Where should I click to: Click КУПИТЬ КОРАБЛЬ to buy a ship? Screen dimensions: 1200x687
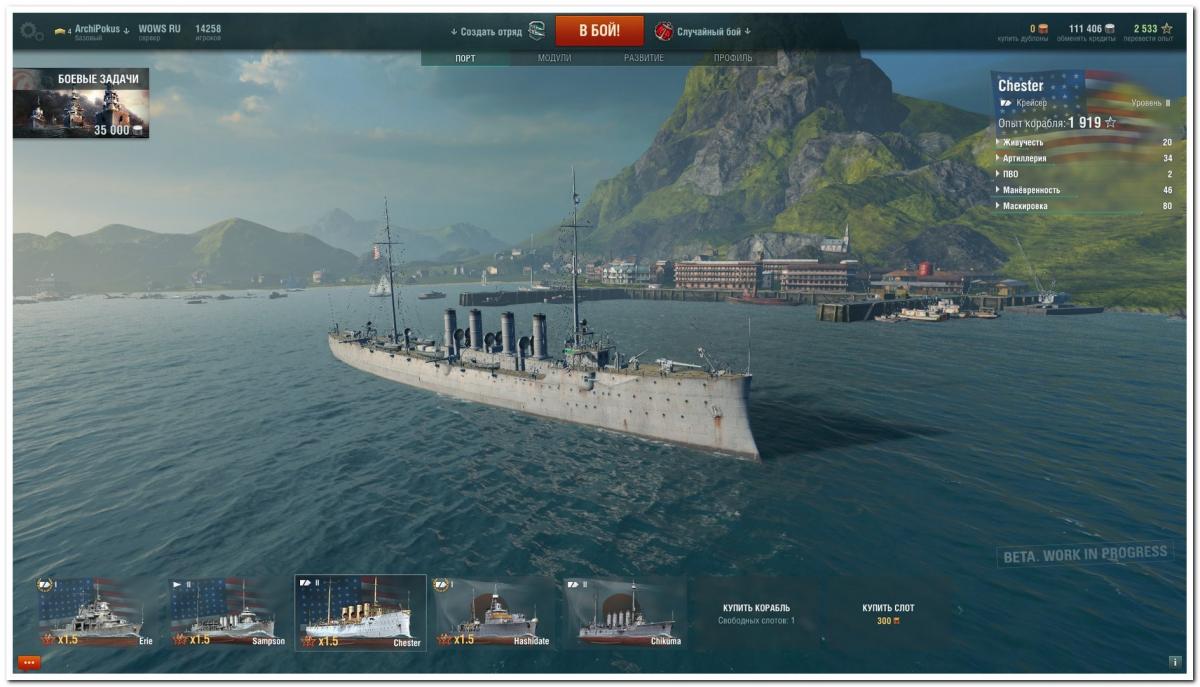(756, 613)
